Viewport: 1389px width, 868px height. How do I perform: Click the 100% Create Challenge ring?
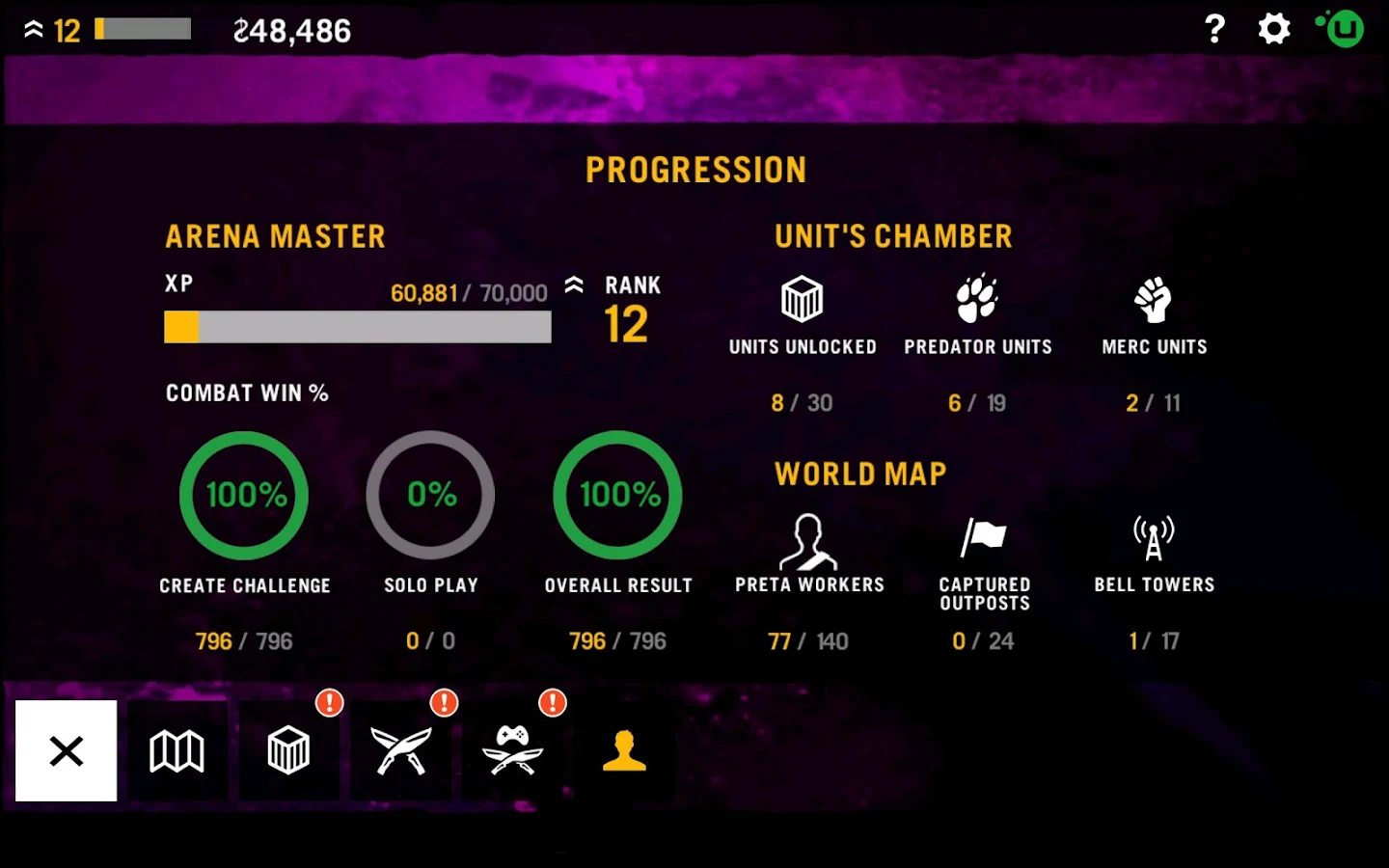click(243, 495)
